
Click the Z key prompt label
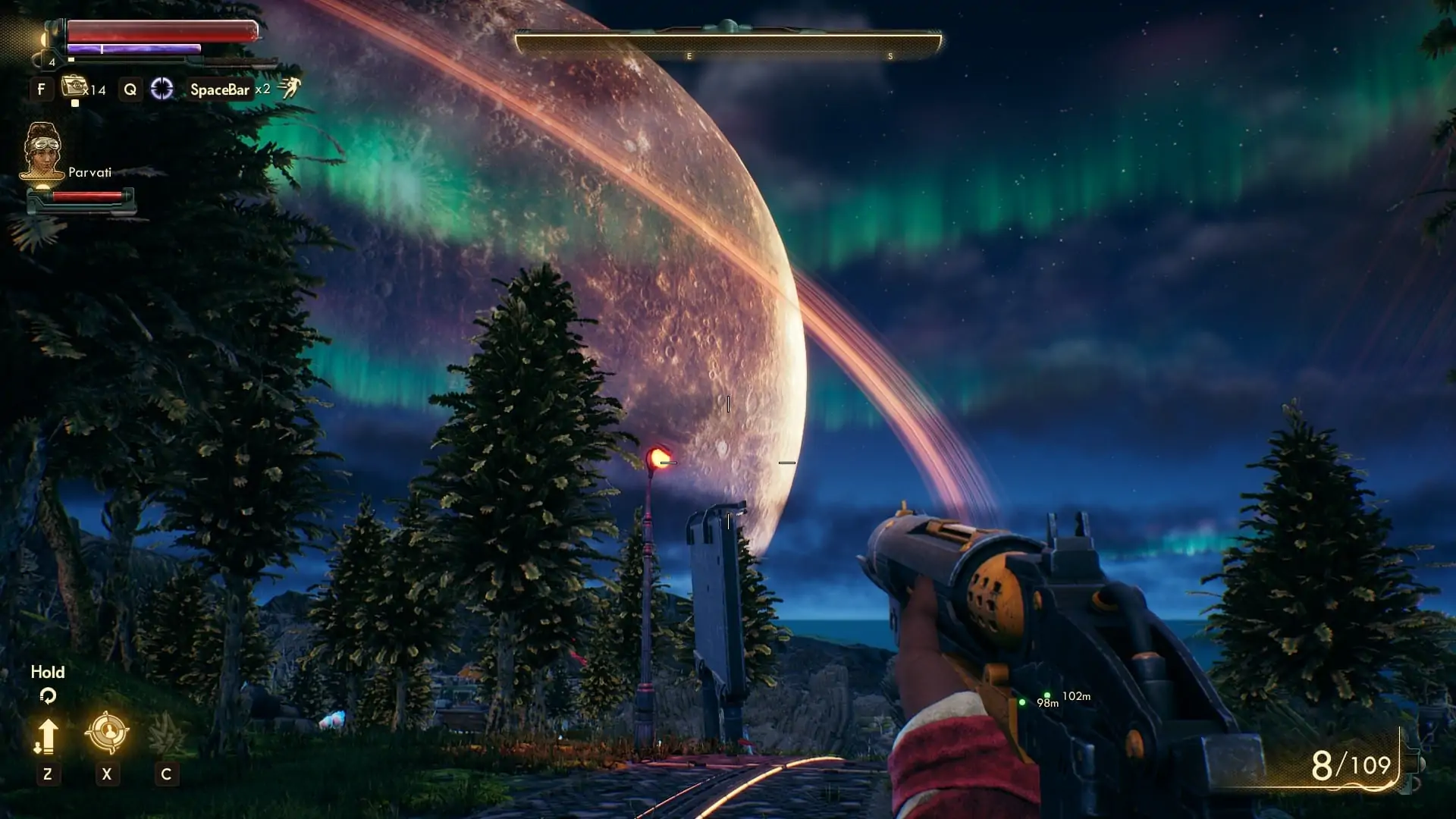pyautogui.click(x=49, y=775)
